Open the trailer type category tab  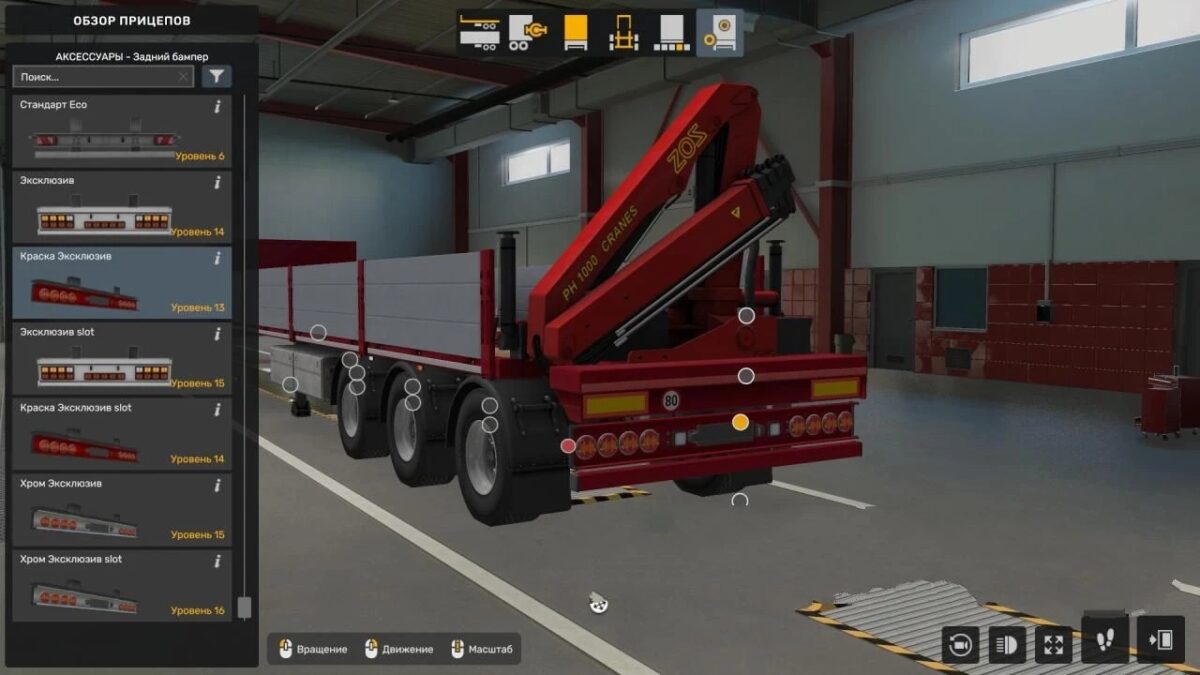point(479,33)
